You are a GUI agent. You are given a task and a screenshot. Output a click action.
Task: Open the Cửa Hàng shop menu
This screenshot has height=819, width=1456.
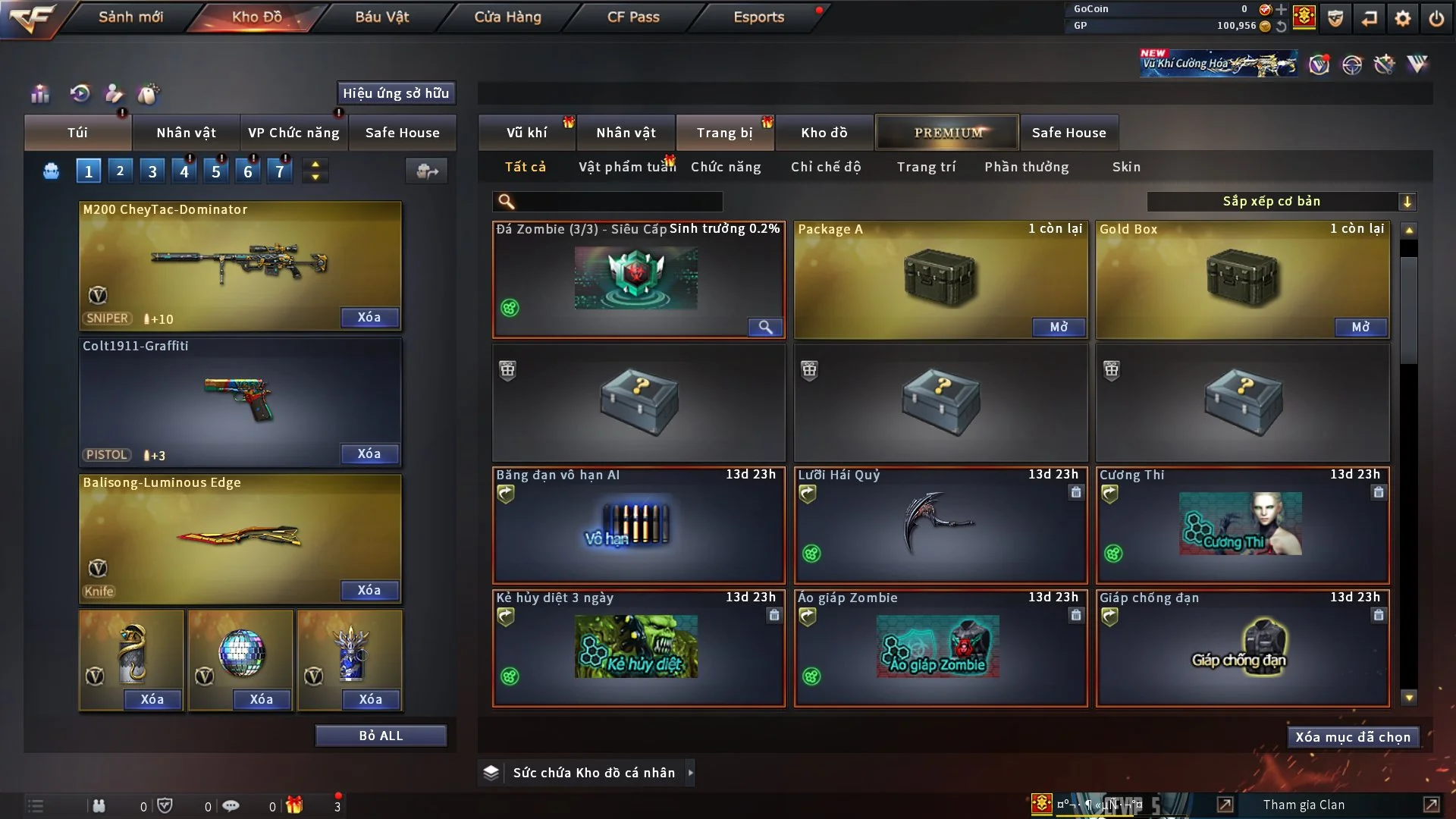click(507, 17)
